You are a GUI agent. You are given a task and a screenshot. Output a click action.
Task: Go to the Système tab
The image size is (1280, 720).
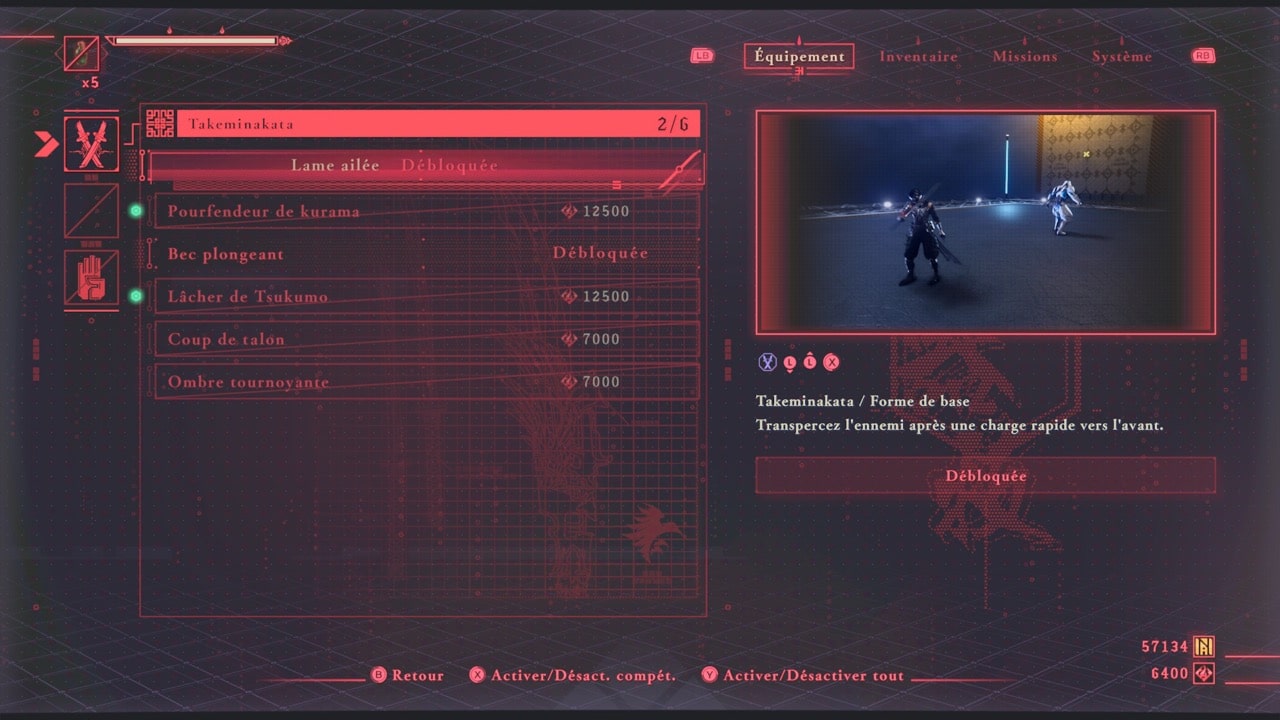pos(1121,57)
